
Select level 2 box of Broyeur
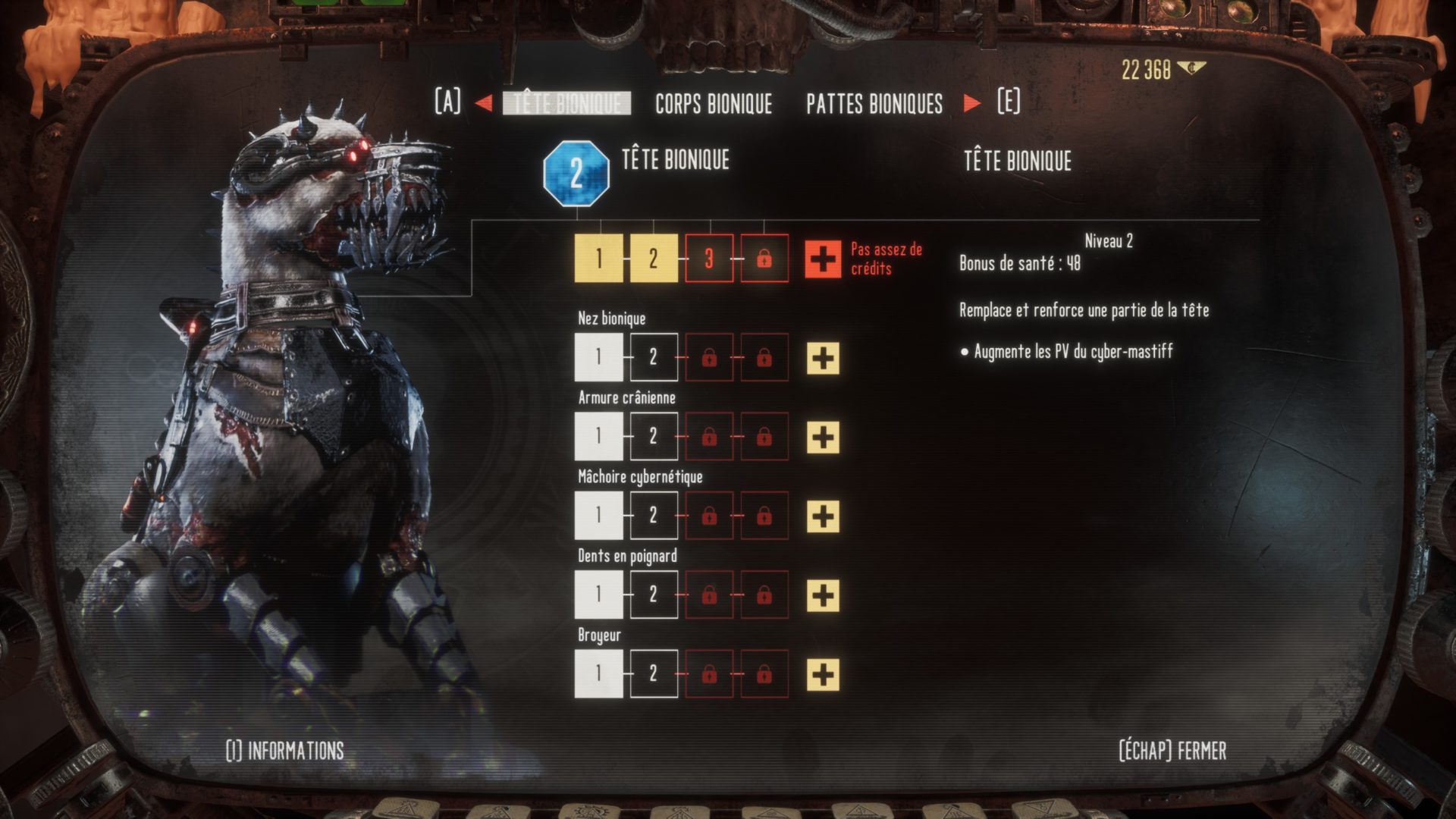click(654, 673)
